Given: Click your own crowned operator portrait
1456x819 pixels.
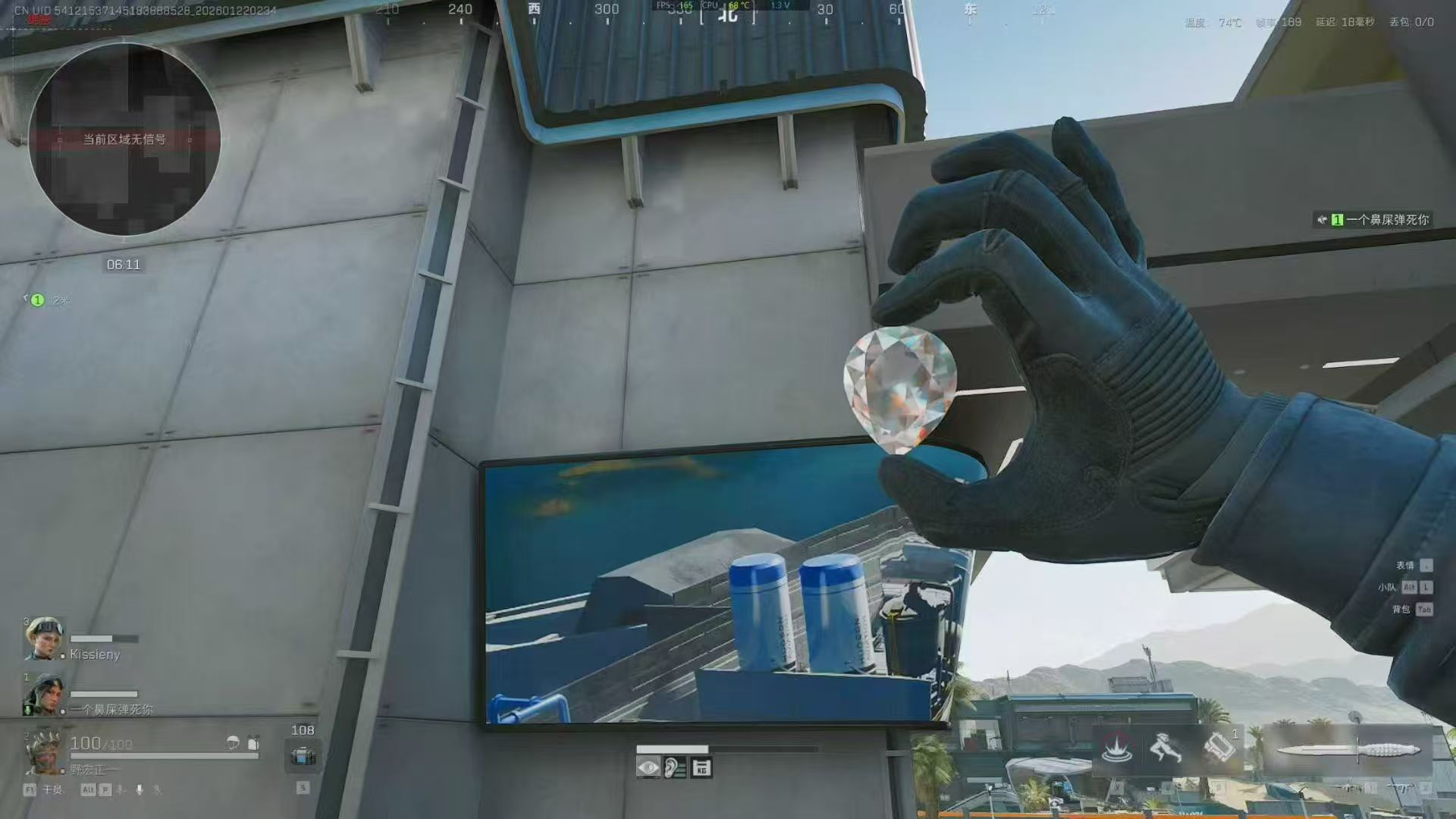Looking at the screenshot, I should click(x=43, y=751).
